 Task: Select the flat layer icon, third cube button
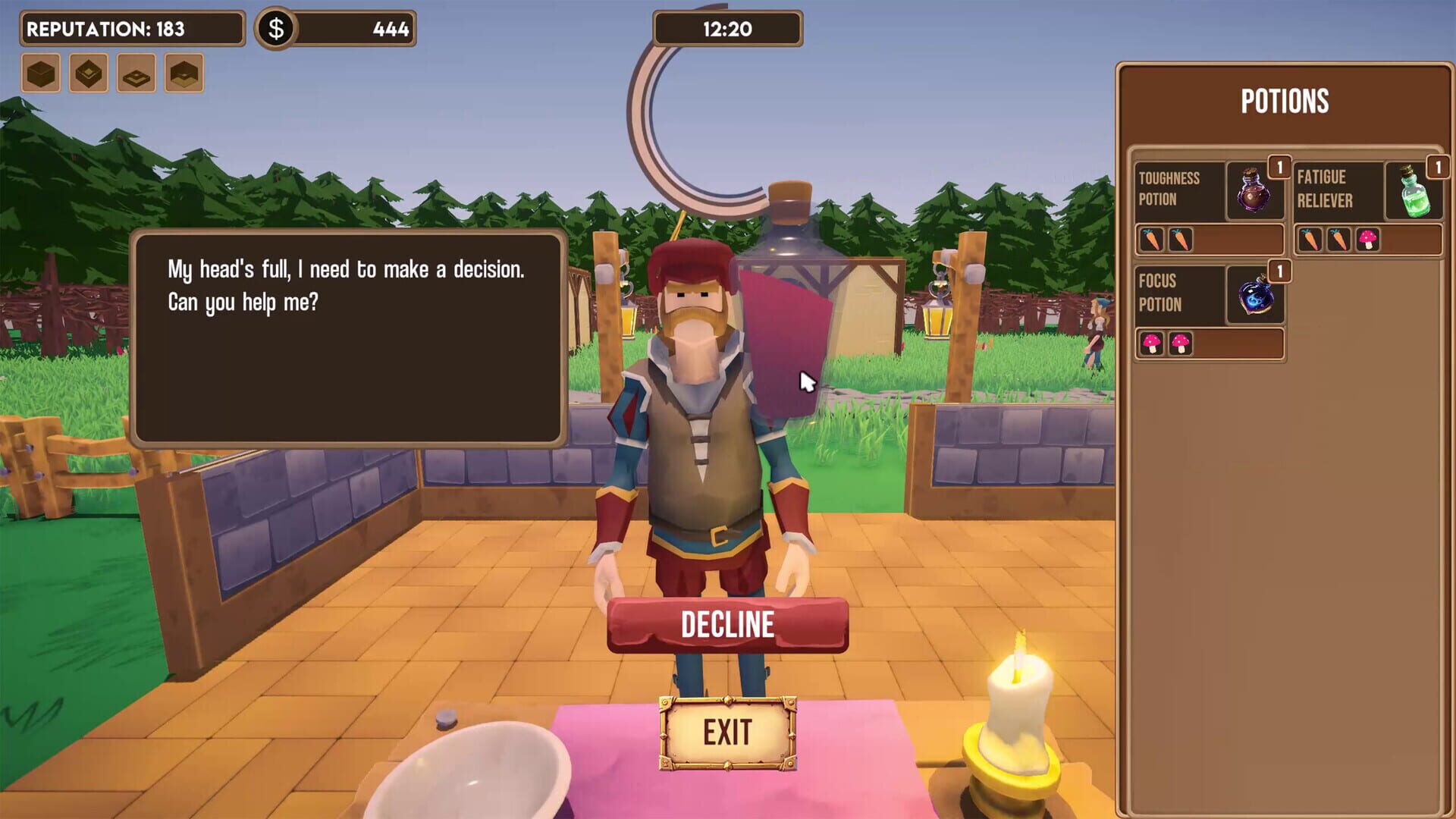[x=135, y=74]
